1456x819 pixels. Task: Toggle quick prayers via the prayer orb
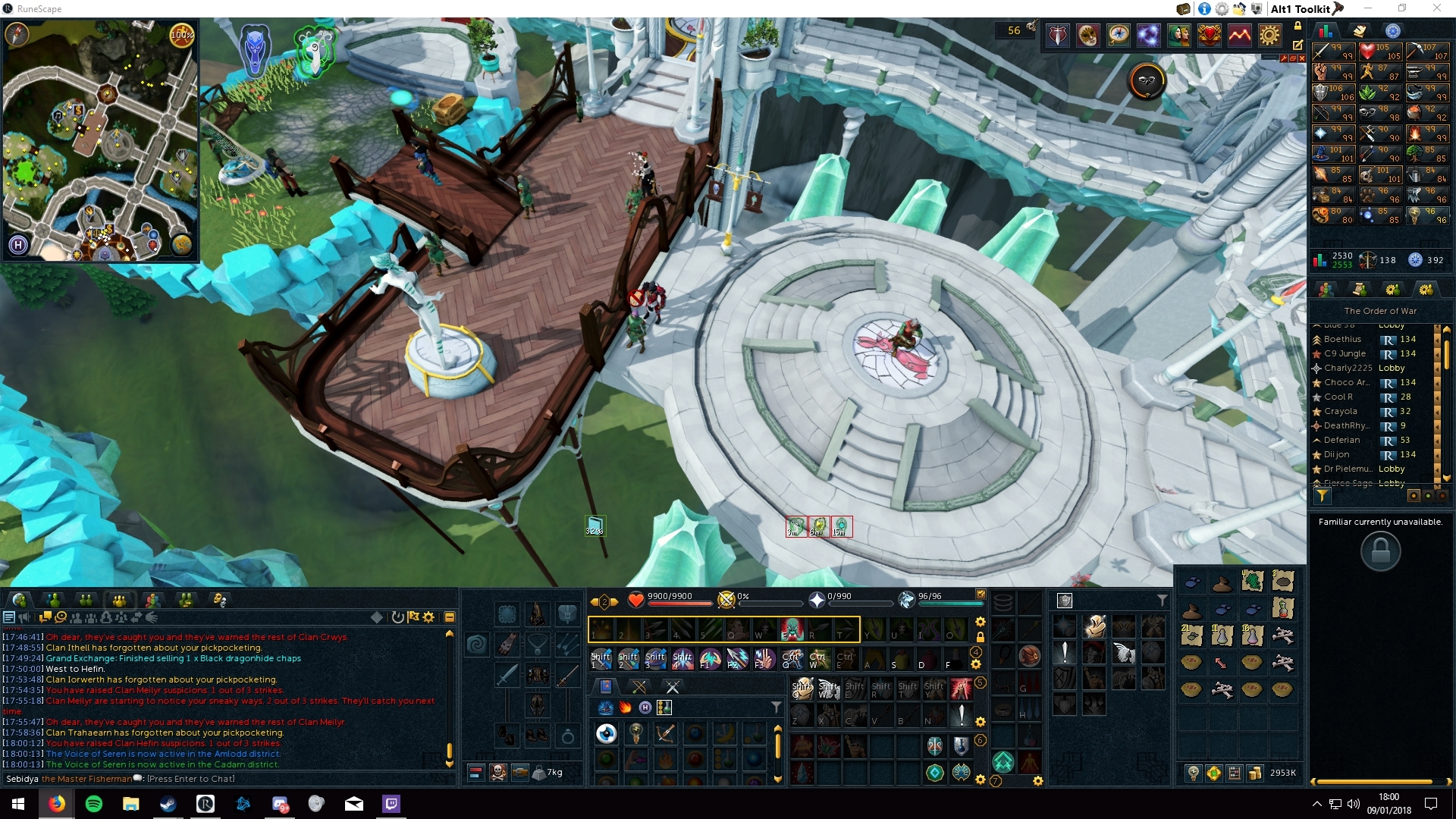coord(817,601)
